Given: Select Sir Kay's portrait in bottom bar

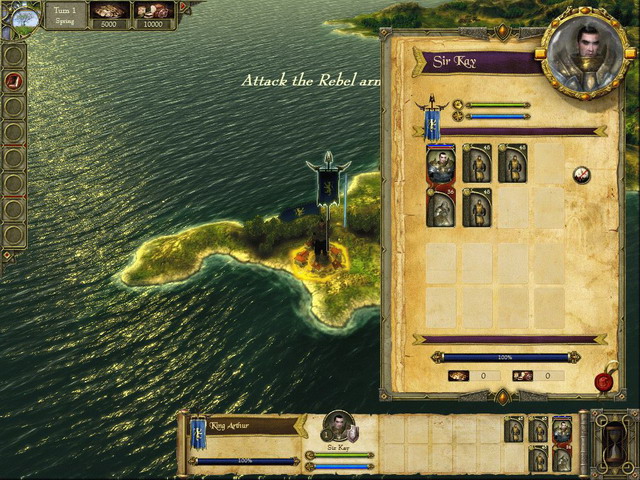Looking at the screenshot, I should point(339,427).
